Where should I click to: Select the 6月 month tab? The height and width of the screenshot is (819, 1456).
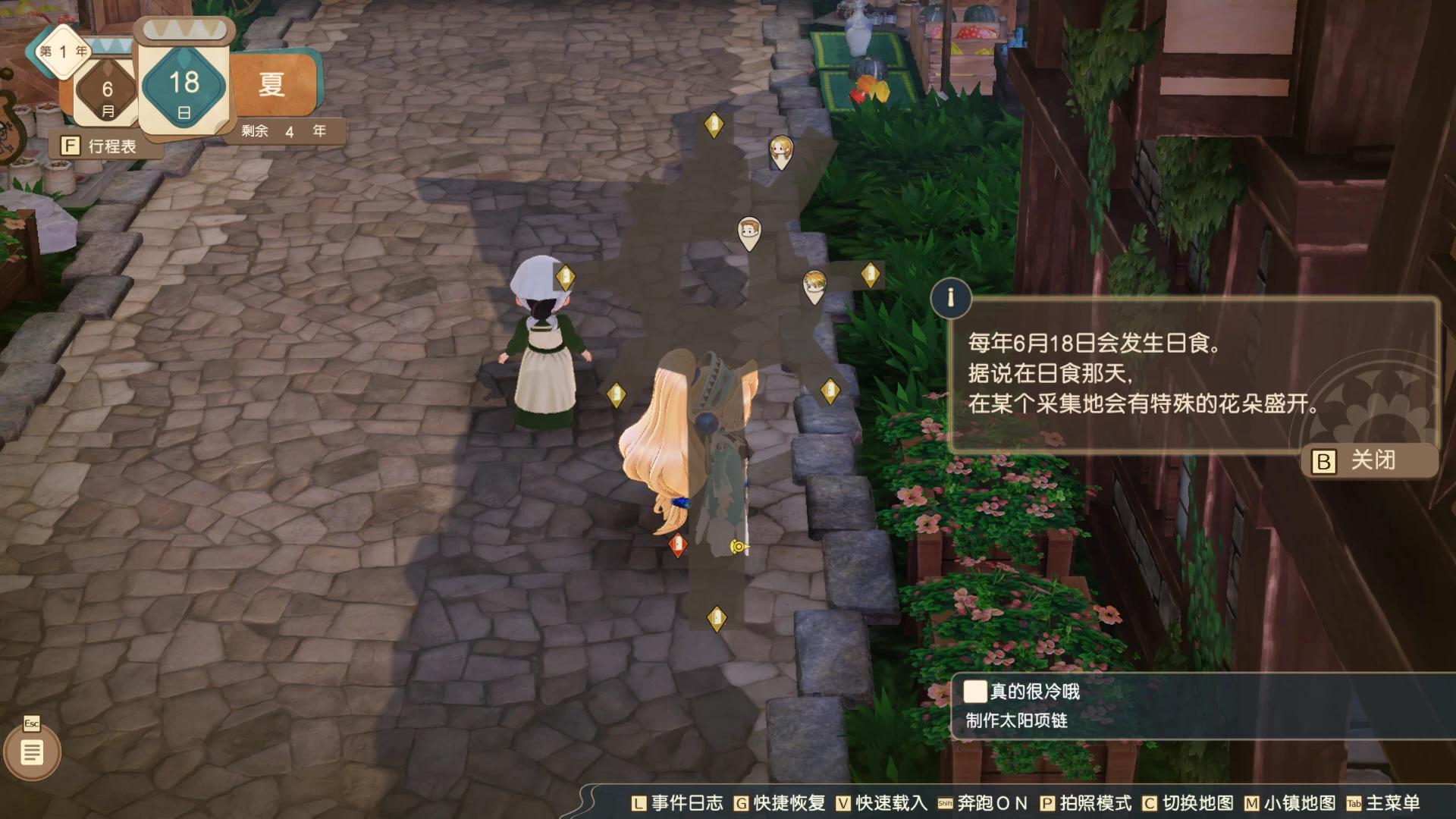click(106, 91)
